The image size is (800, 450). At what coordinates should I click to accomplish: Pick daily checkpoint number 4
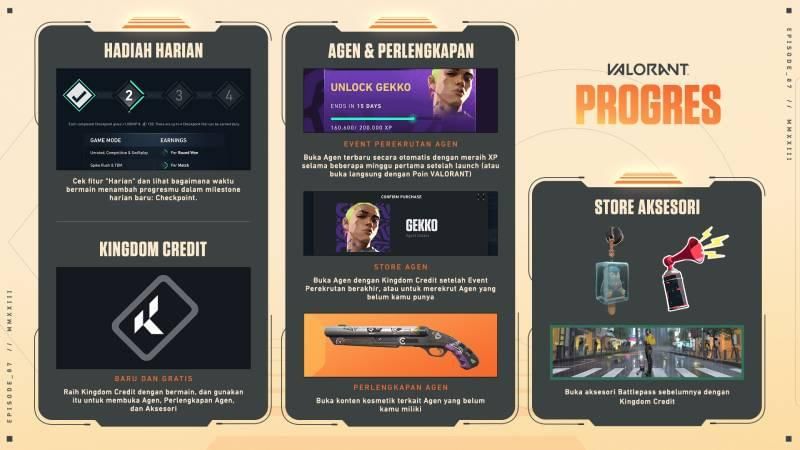click(228, 97)
